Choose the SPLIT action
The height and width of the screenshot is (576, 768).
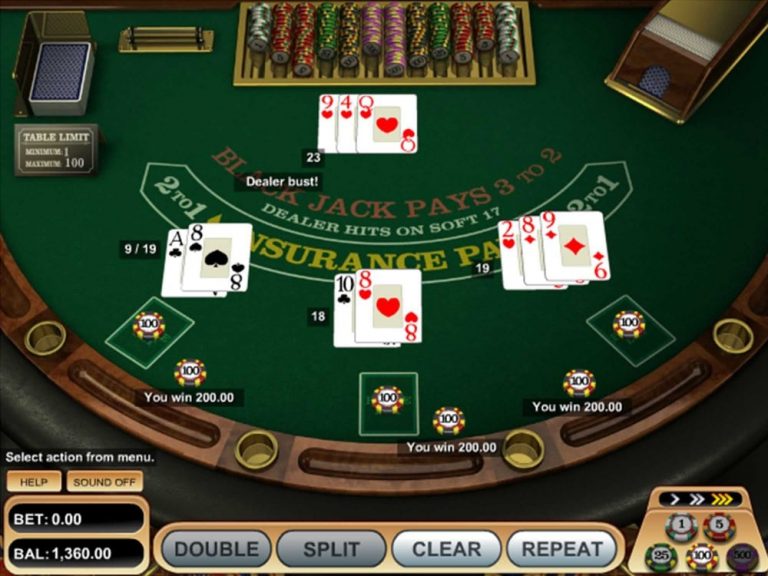(332, 549)
